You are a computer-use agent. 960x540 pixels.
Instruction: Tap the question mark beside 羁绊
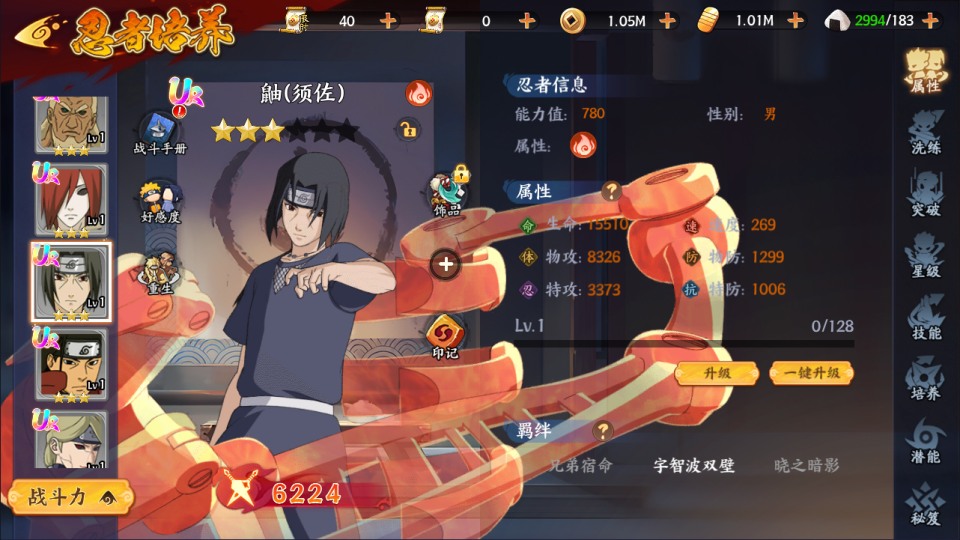click(602, 431)
